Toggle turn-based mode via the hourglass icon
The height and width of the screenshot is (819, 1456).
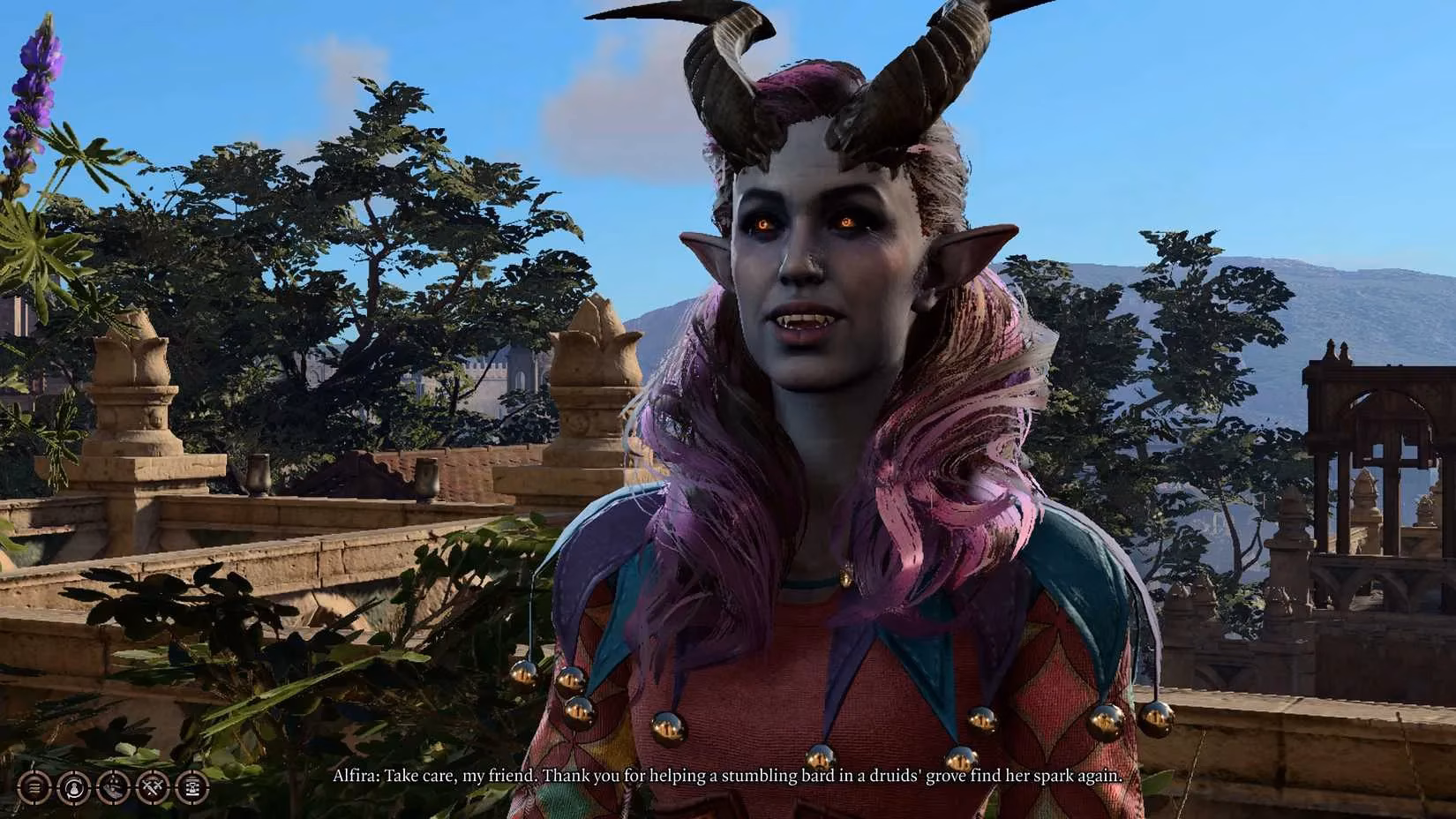tap(191, 787)
